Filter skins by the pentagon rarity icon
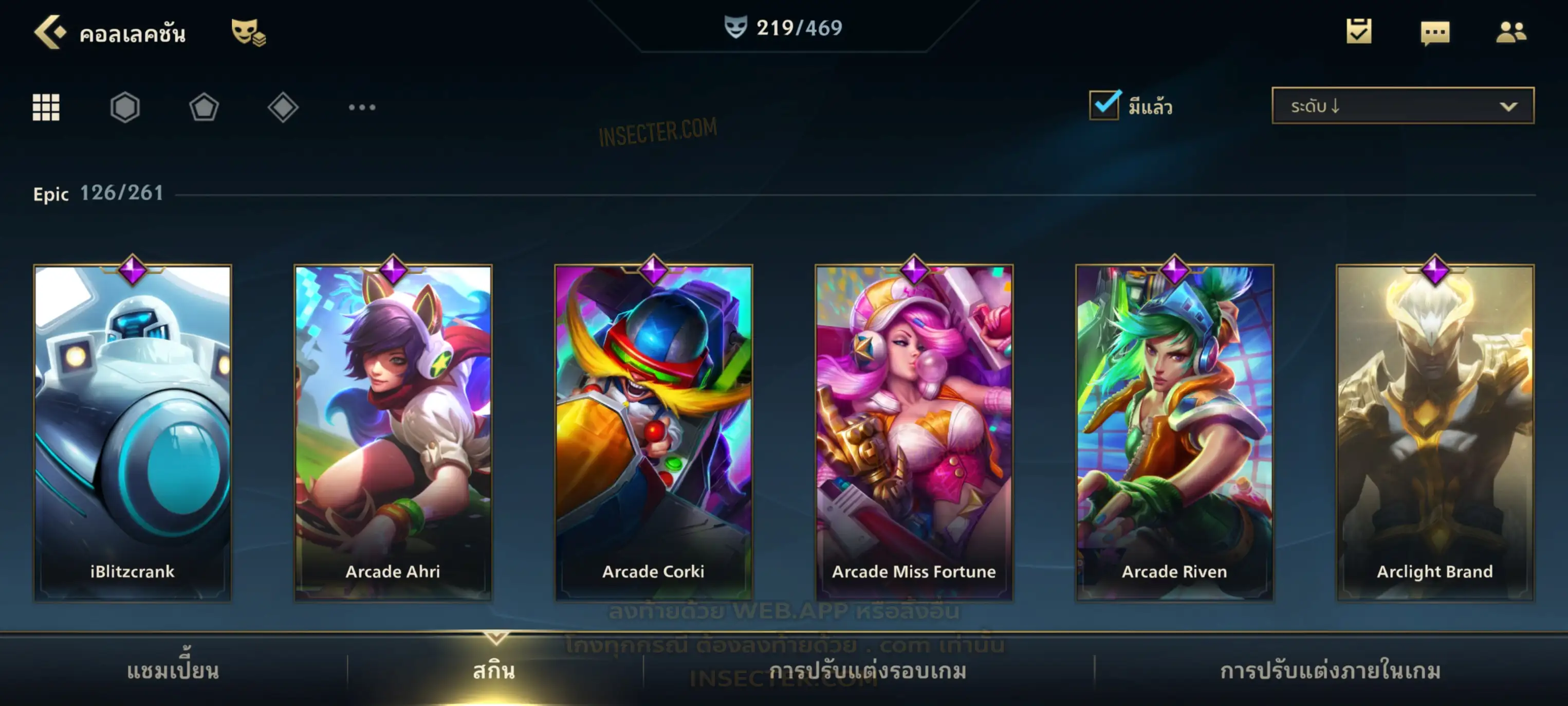Image resolution: width=1568 pixels, height=706 pixels. click(x=204, y=107)
